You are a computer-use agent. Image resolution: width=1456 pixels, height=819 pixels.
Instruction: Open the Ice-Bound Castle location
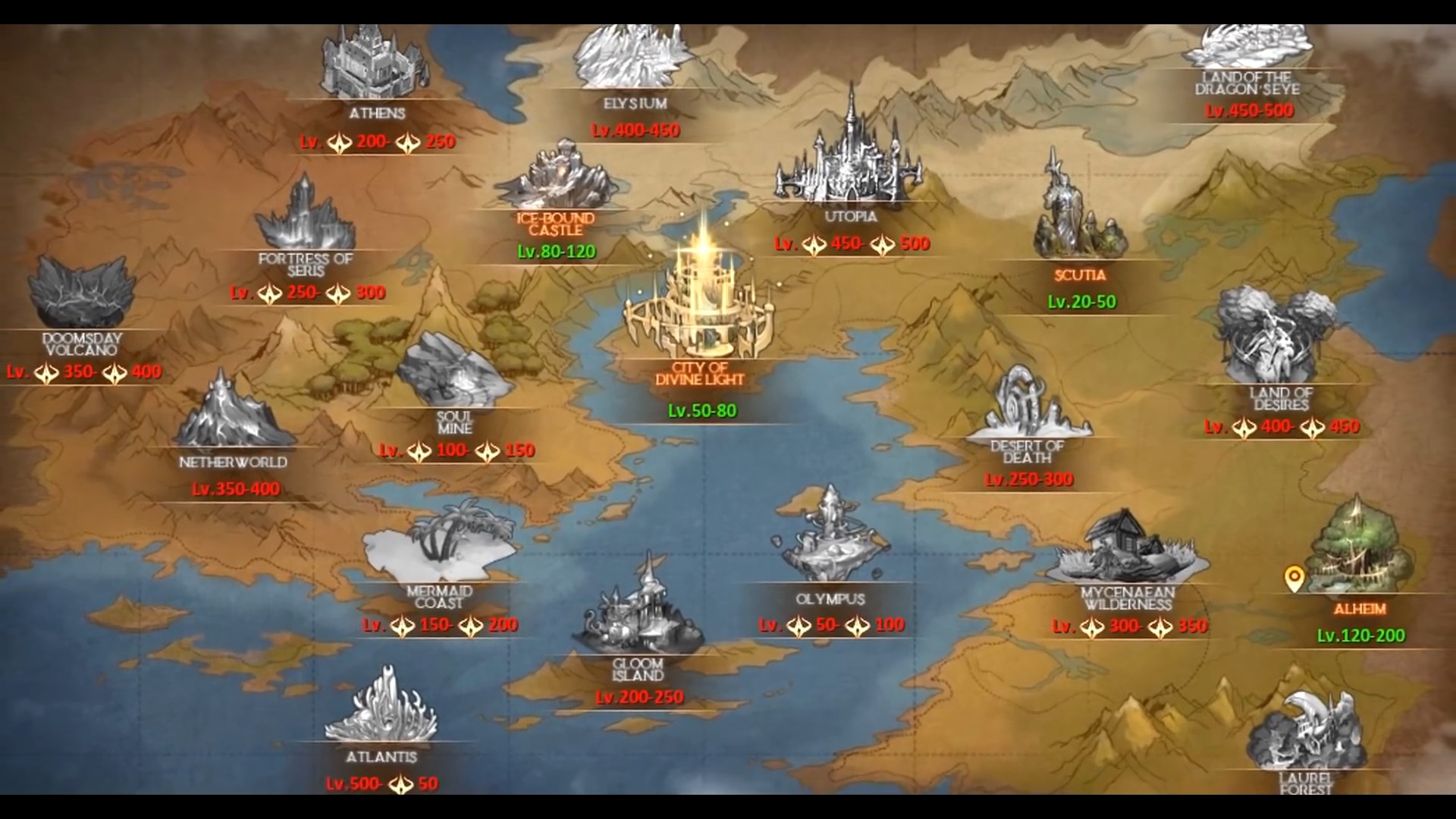point(561,174)
